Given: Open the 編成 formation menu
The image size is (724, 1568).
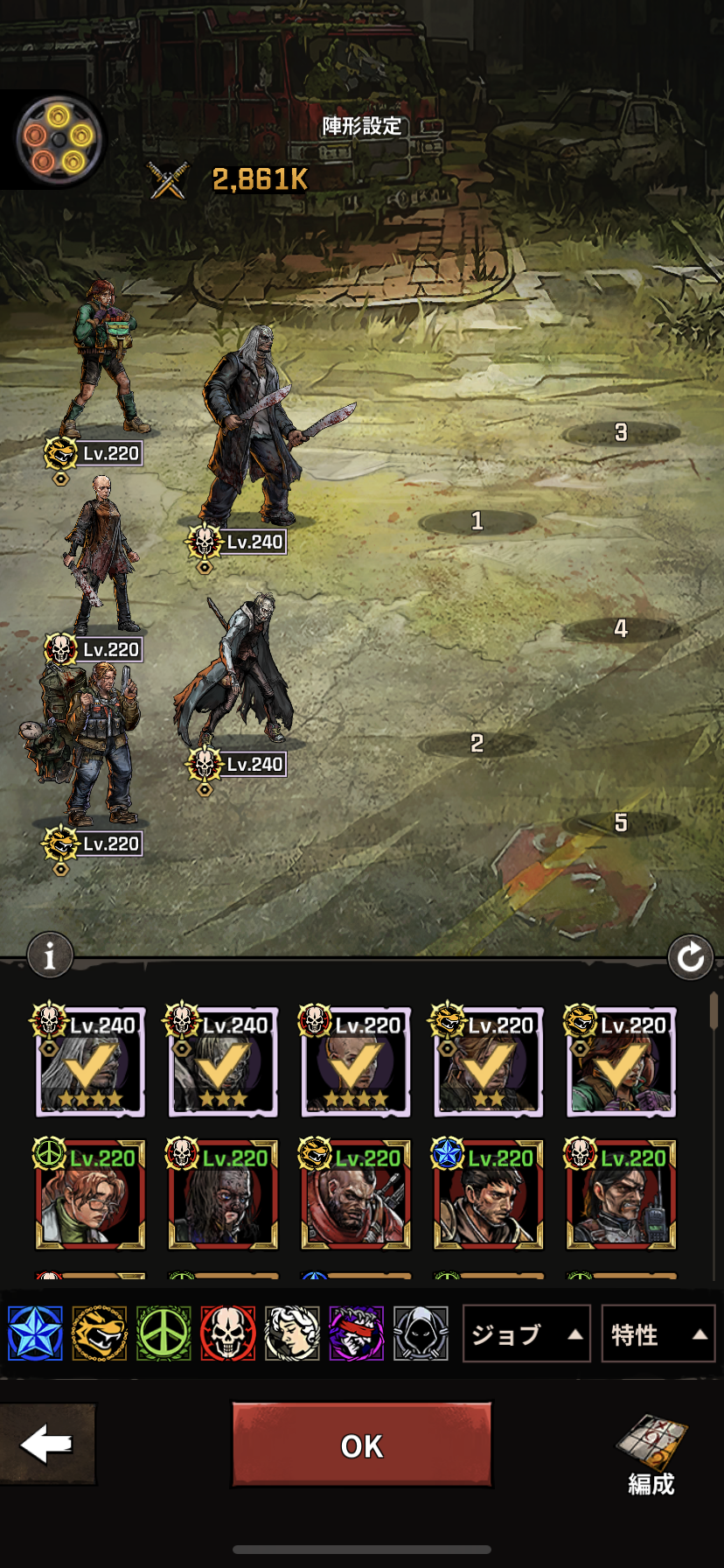Looking at the screenshot, I should tap(651, 1454).
